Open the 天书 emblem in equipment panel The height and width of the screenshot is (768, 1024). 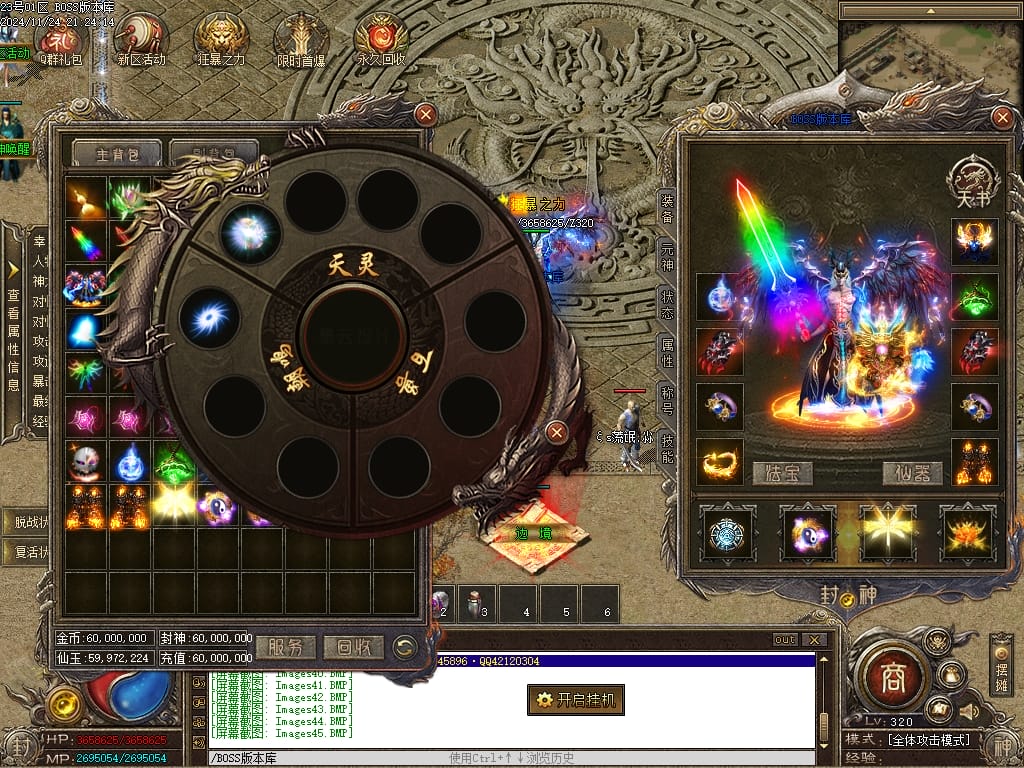pos(973,182)
